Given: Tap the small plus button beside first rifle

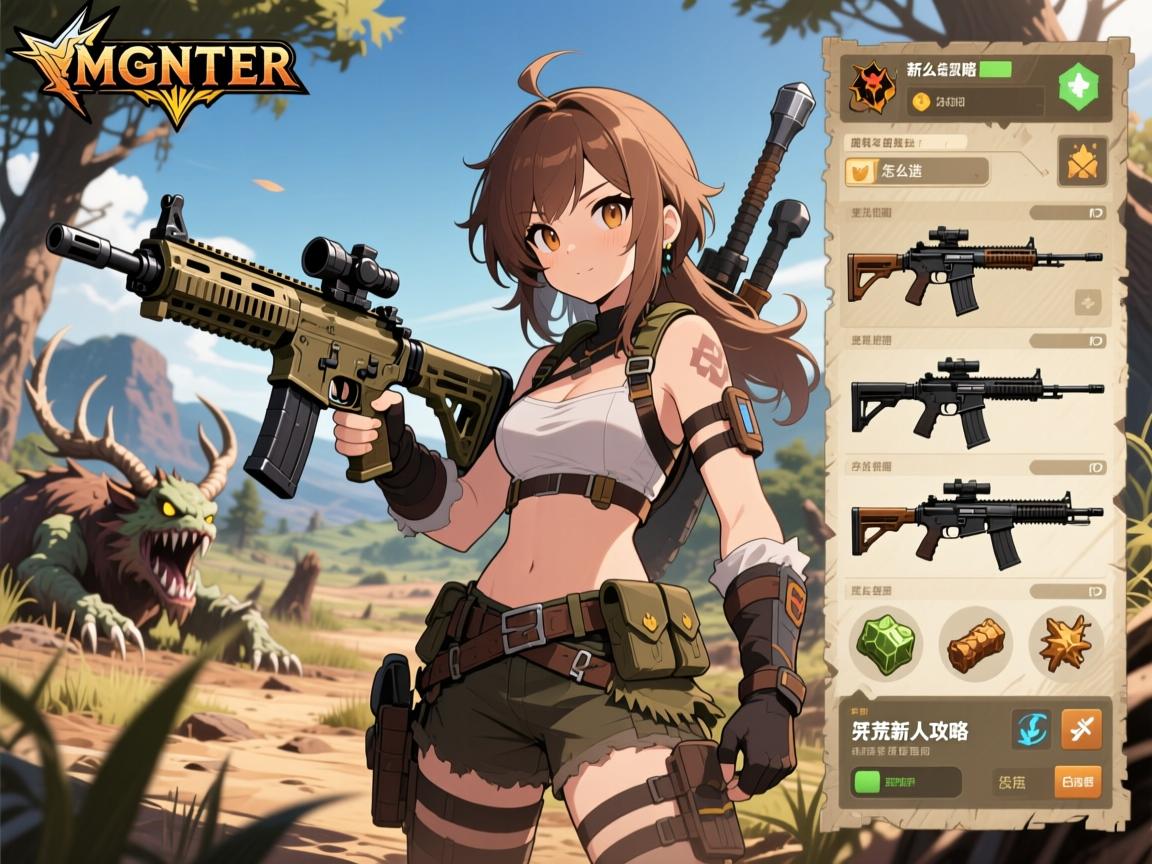Looking at the screenshot, I should pos(1087,302).
